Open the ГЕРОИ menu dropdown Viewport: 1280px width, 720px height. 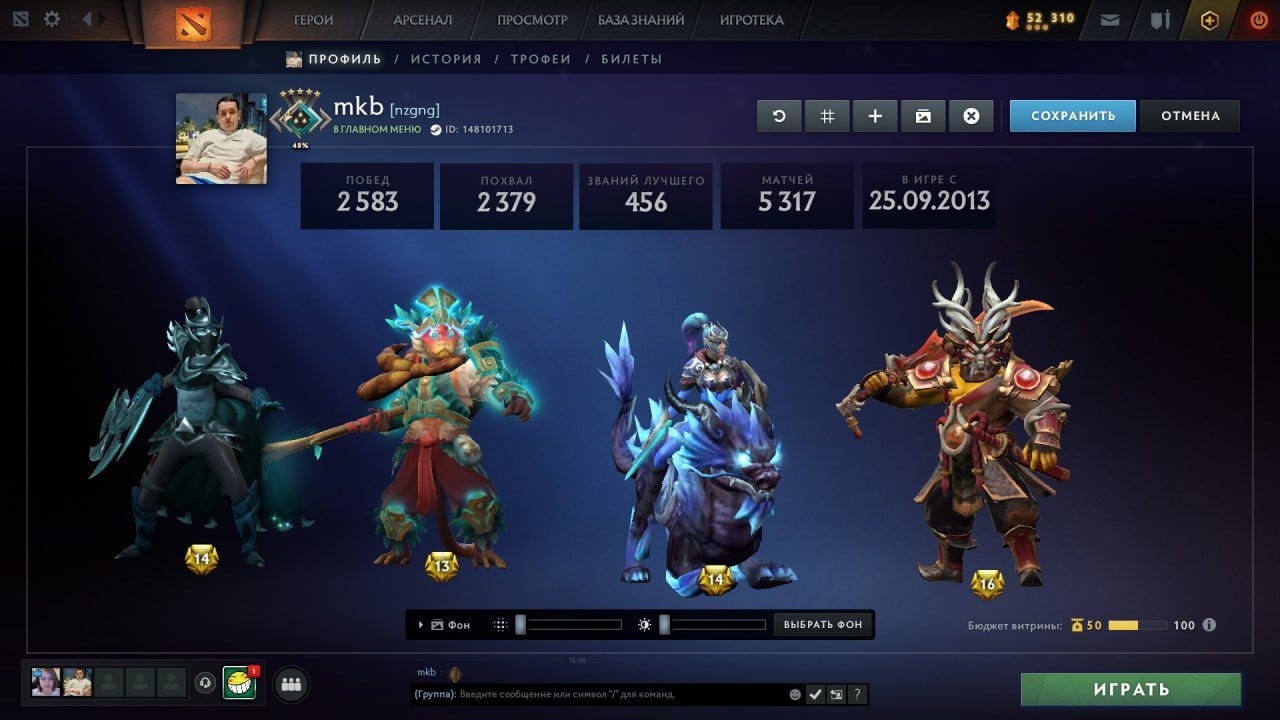point(313,19)
